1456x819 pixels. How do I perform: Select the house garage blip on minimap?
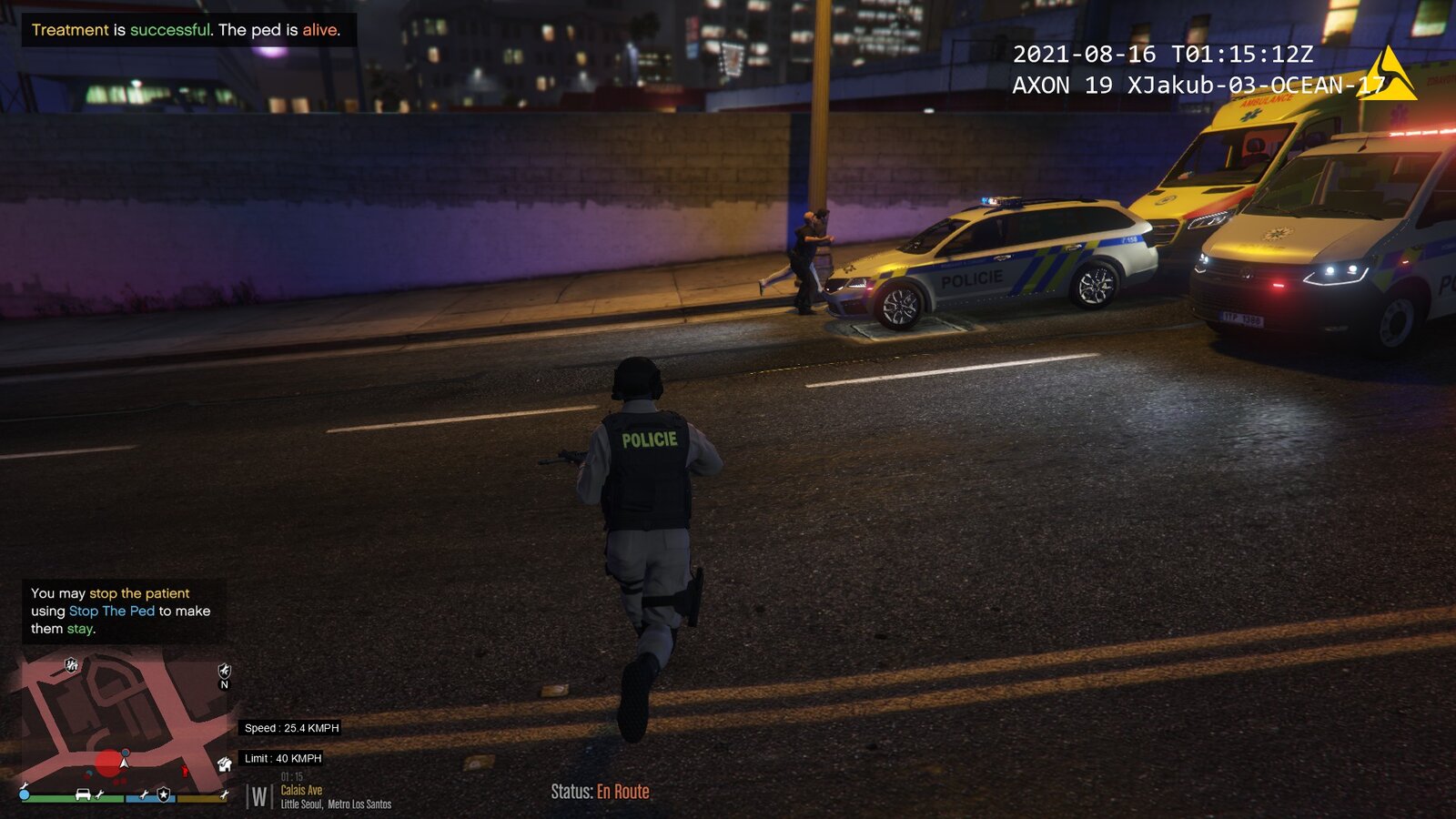coord(224,764)
